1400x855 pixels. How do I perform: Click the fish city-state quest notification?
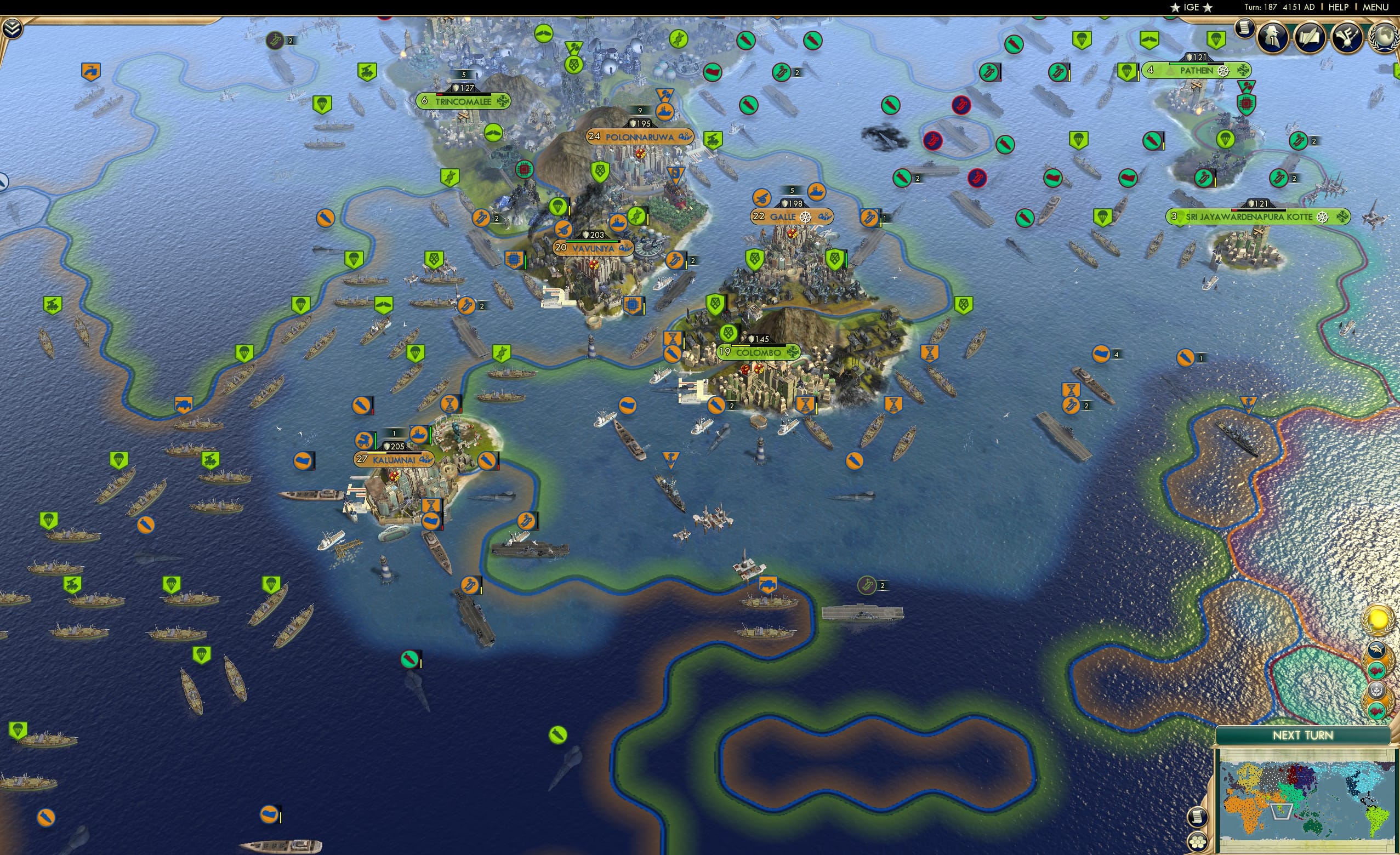coord(1376,649)
